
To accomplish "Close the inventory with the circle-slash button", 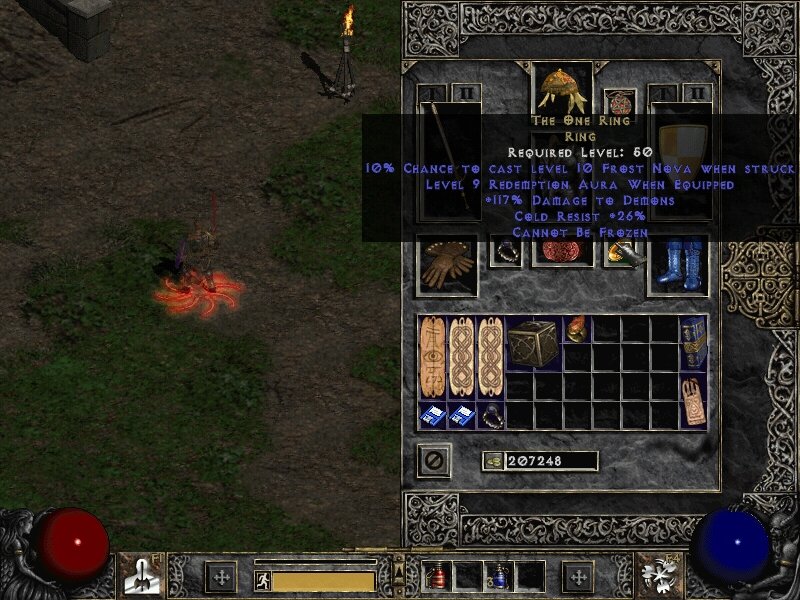I will (433, 460).
